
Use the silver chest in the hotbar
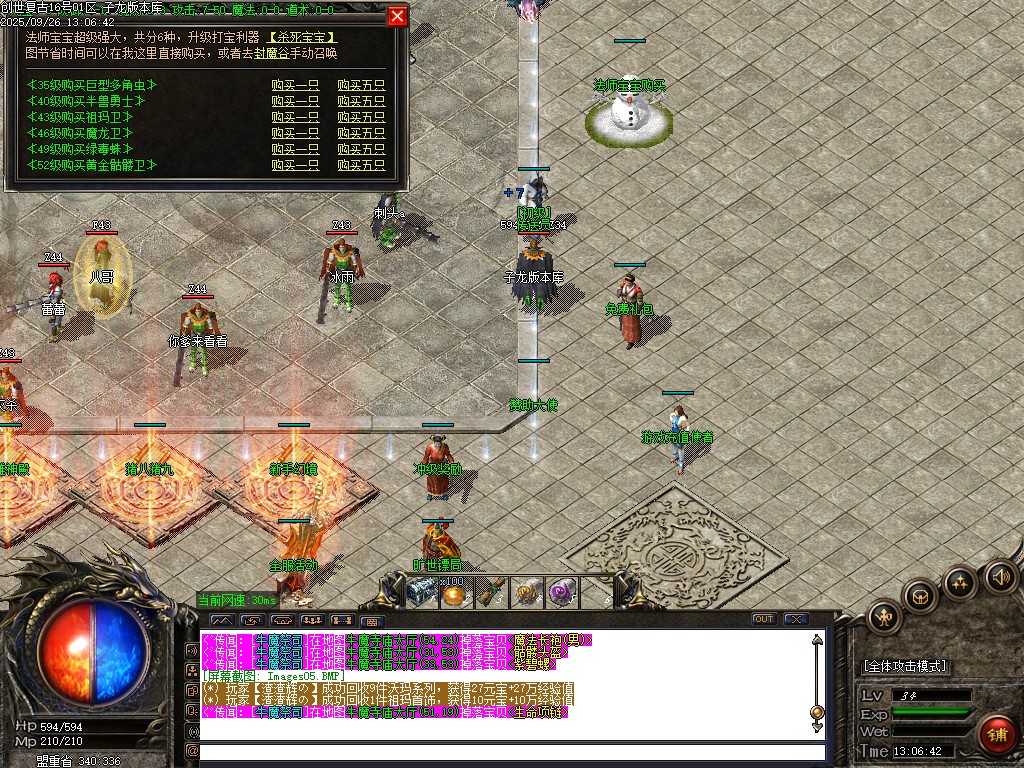[x=420, y=592]
